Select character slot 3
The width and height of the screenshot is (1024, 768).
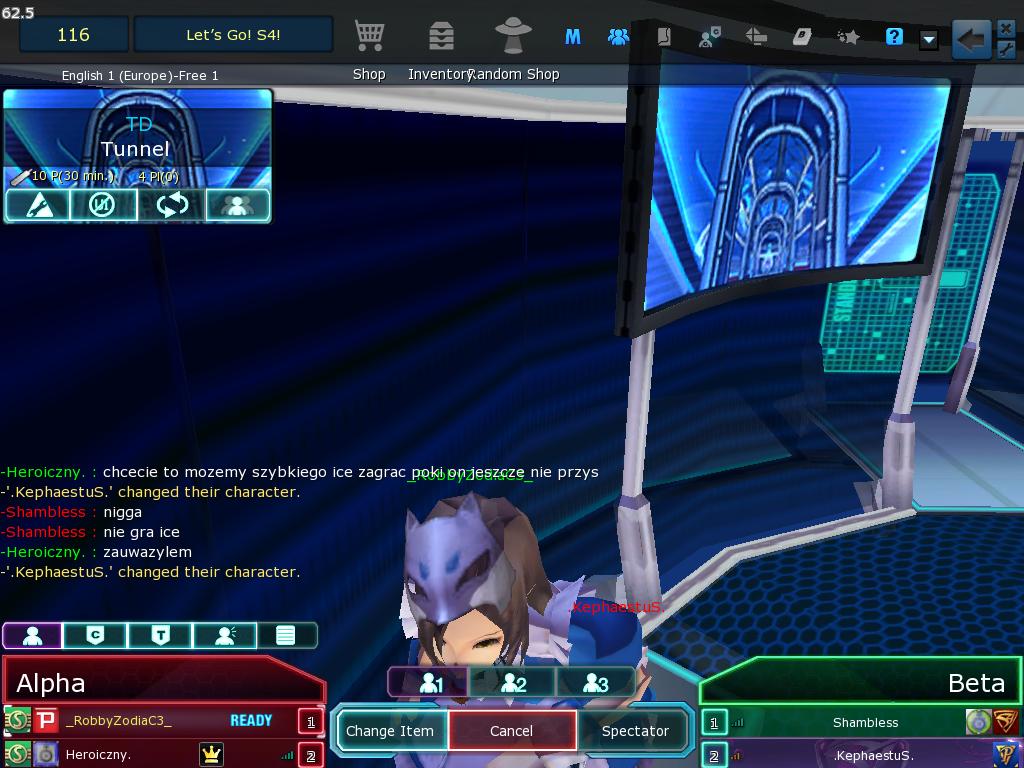596,683
